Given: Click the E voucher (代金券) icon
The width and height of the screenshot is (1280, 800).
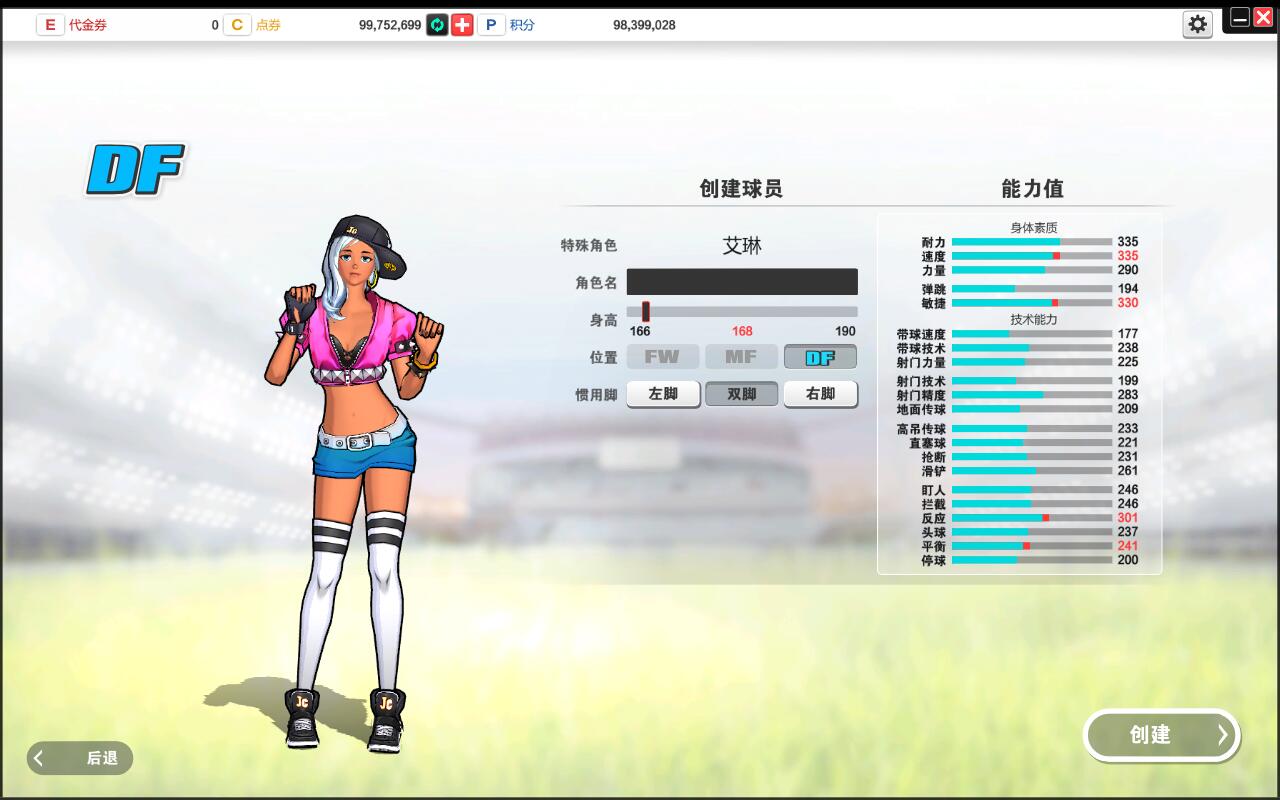Looking at the screenshot, I should (50, 24).
